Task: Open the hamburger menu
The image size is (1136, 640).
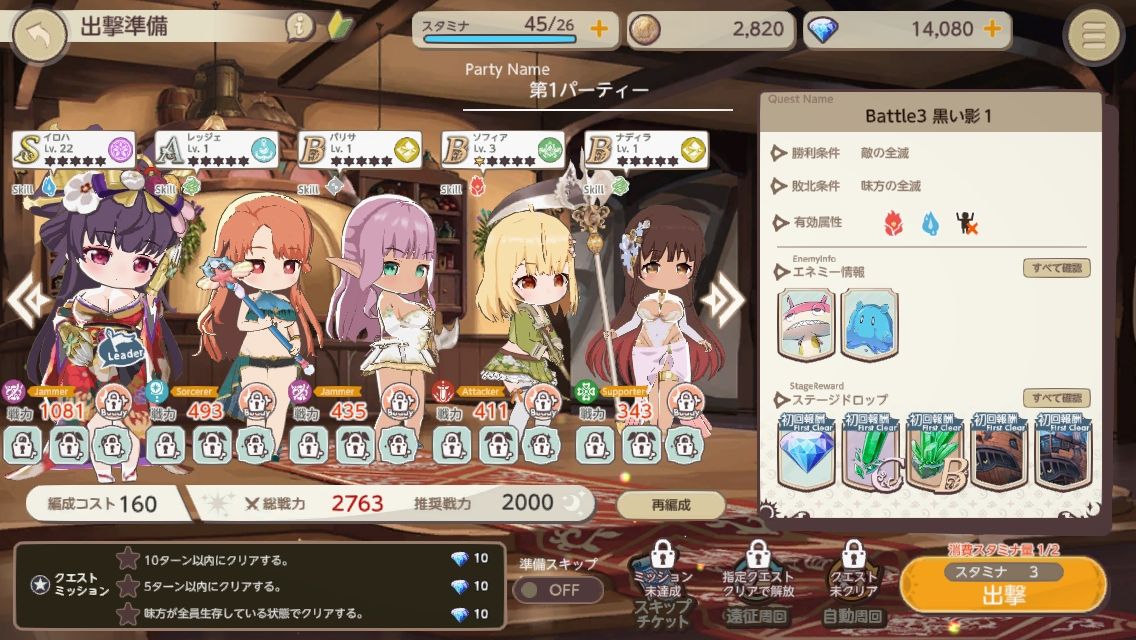Action: tap(1095, 35)
